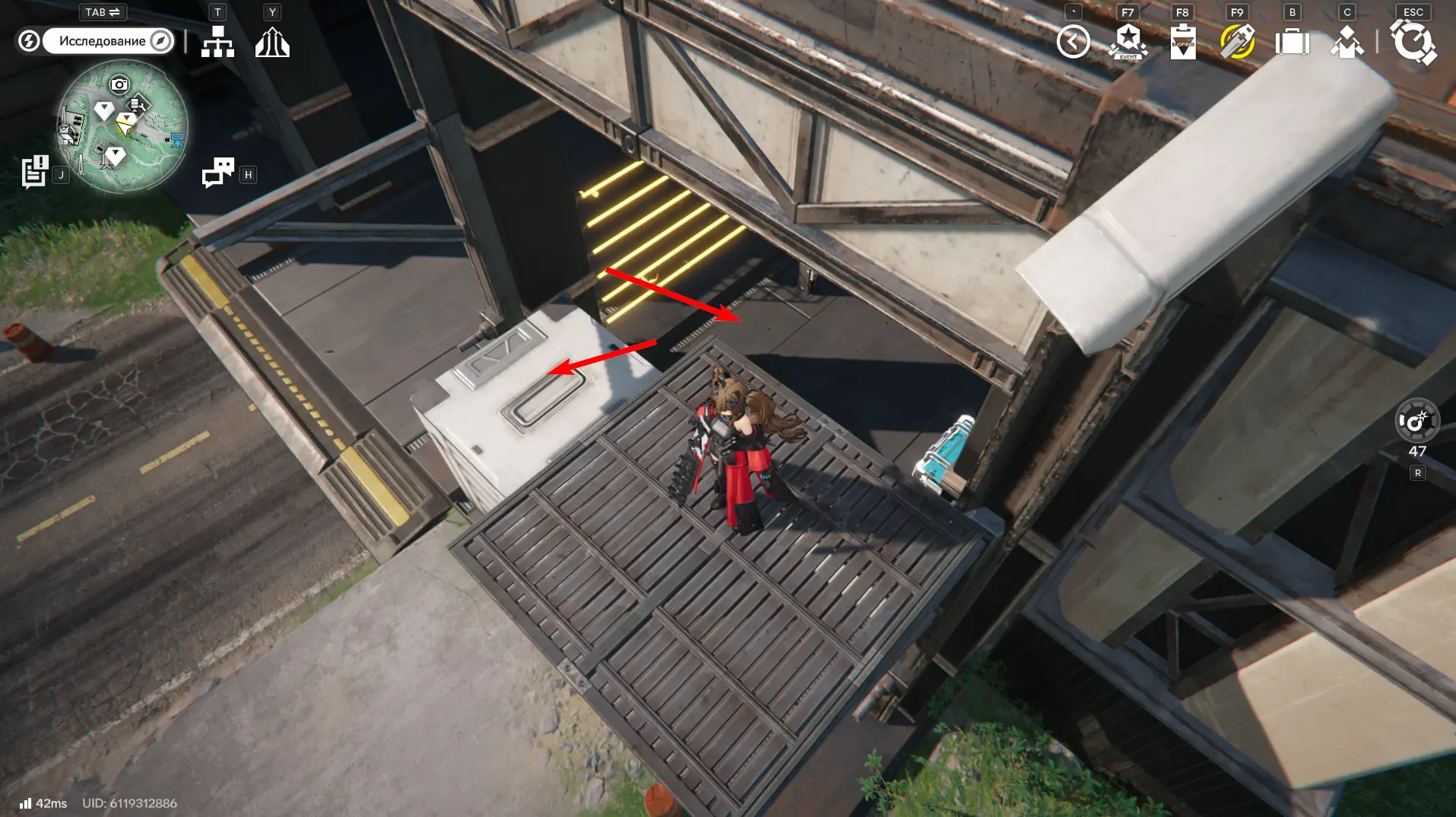
Task: Open the hierarchy tree diagram icon
Action: pyautogui.click(x=217, y=42)
